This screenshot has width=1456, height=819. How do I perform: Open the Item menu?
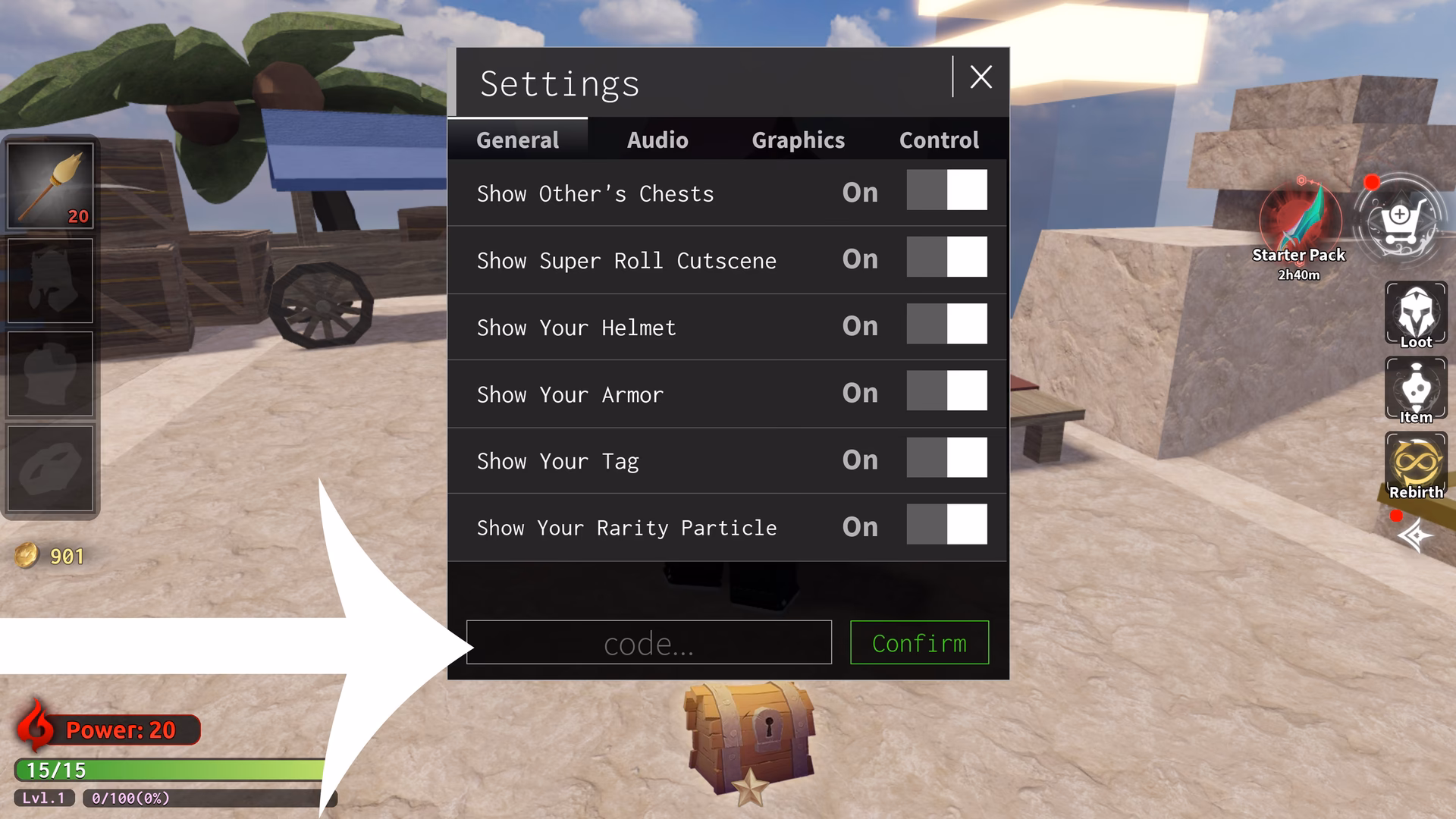pos(1415,389)
